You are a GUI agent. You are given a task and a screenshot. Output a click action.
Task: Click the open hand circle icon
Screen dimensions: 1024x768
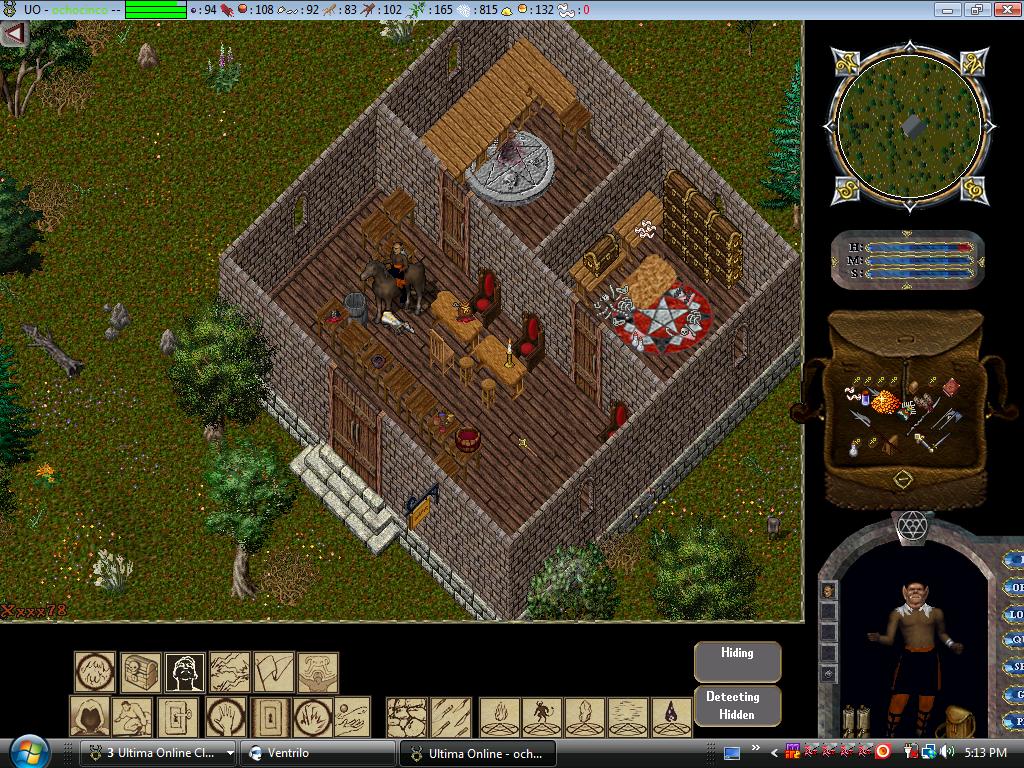click(226, 717)
